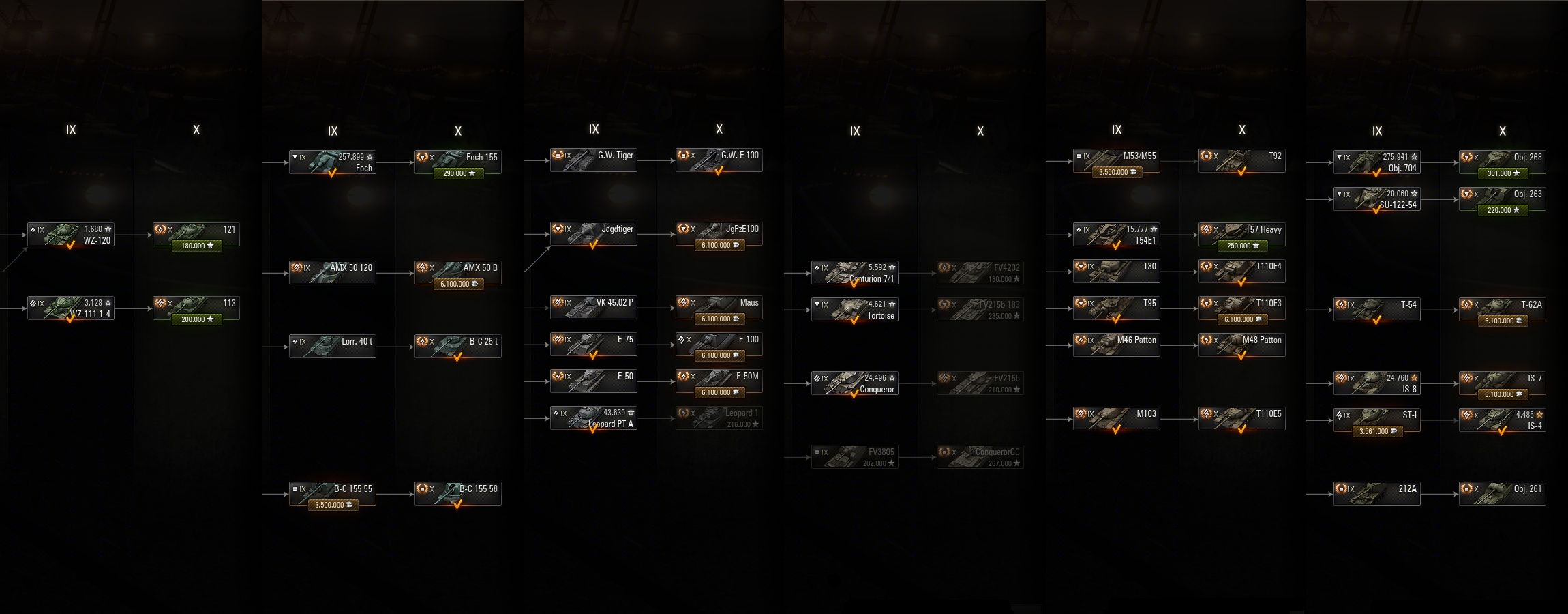Open the T-62A medium tank node
This screenshot has width=1568, height=614.
coord(1503,310)
